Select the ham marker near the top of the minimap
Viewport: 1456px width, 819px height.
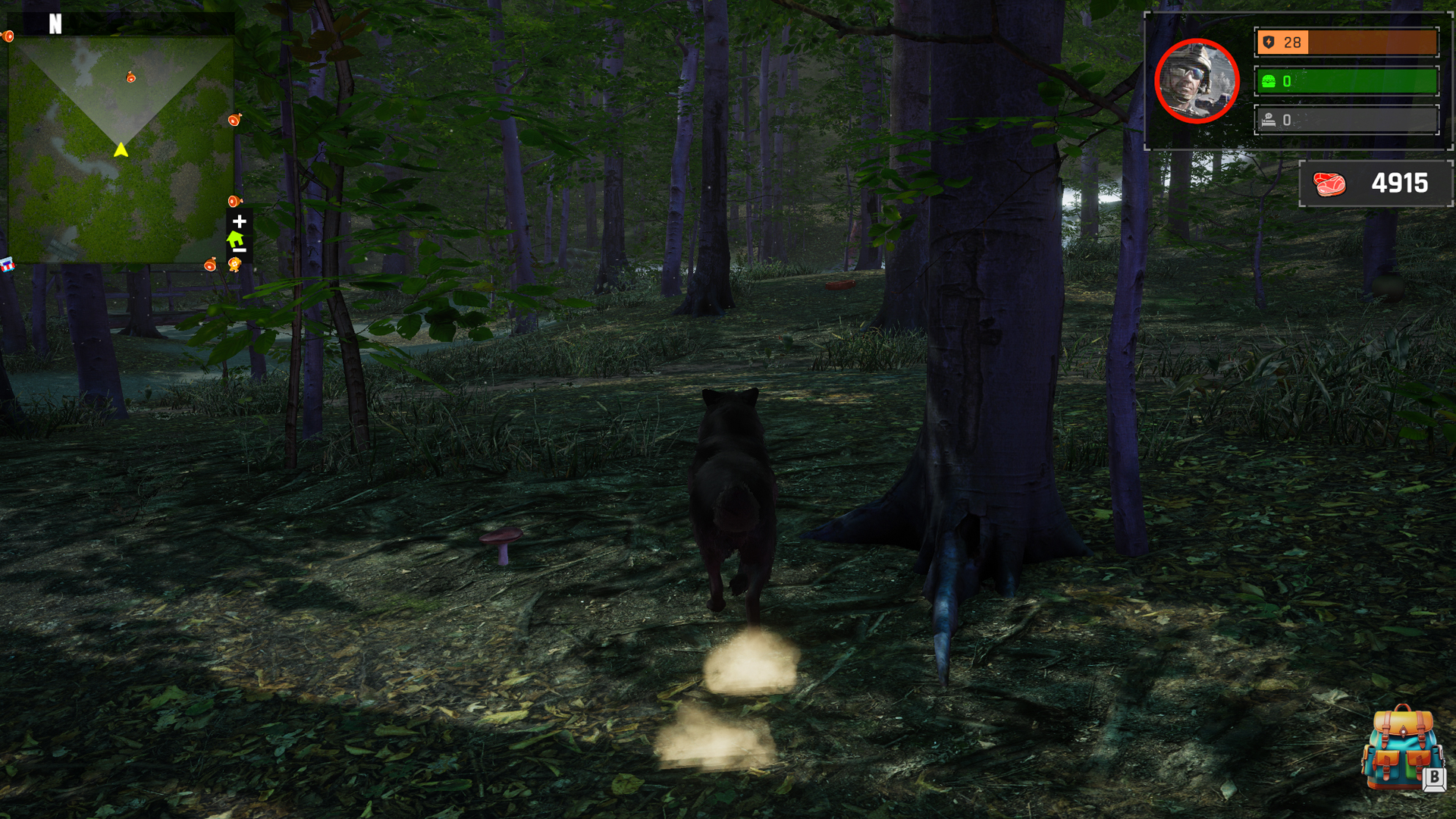pos(130,78)
